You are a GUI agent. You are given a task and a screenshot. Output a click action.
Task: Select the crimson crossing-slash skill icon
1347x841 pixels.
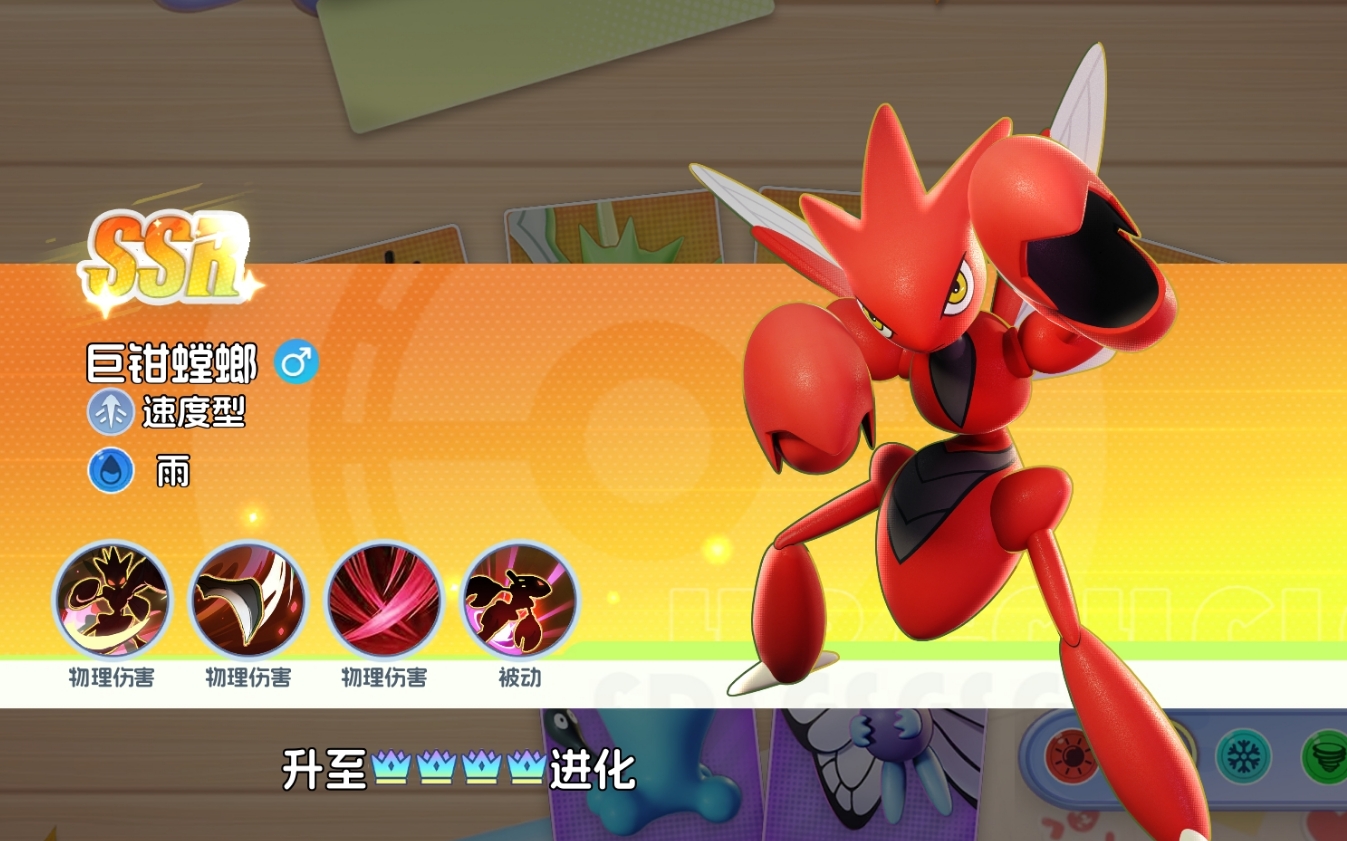pyautogui.click(x=382, y=601)
